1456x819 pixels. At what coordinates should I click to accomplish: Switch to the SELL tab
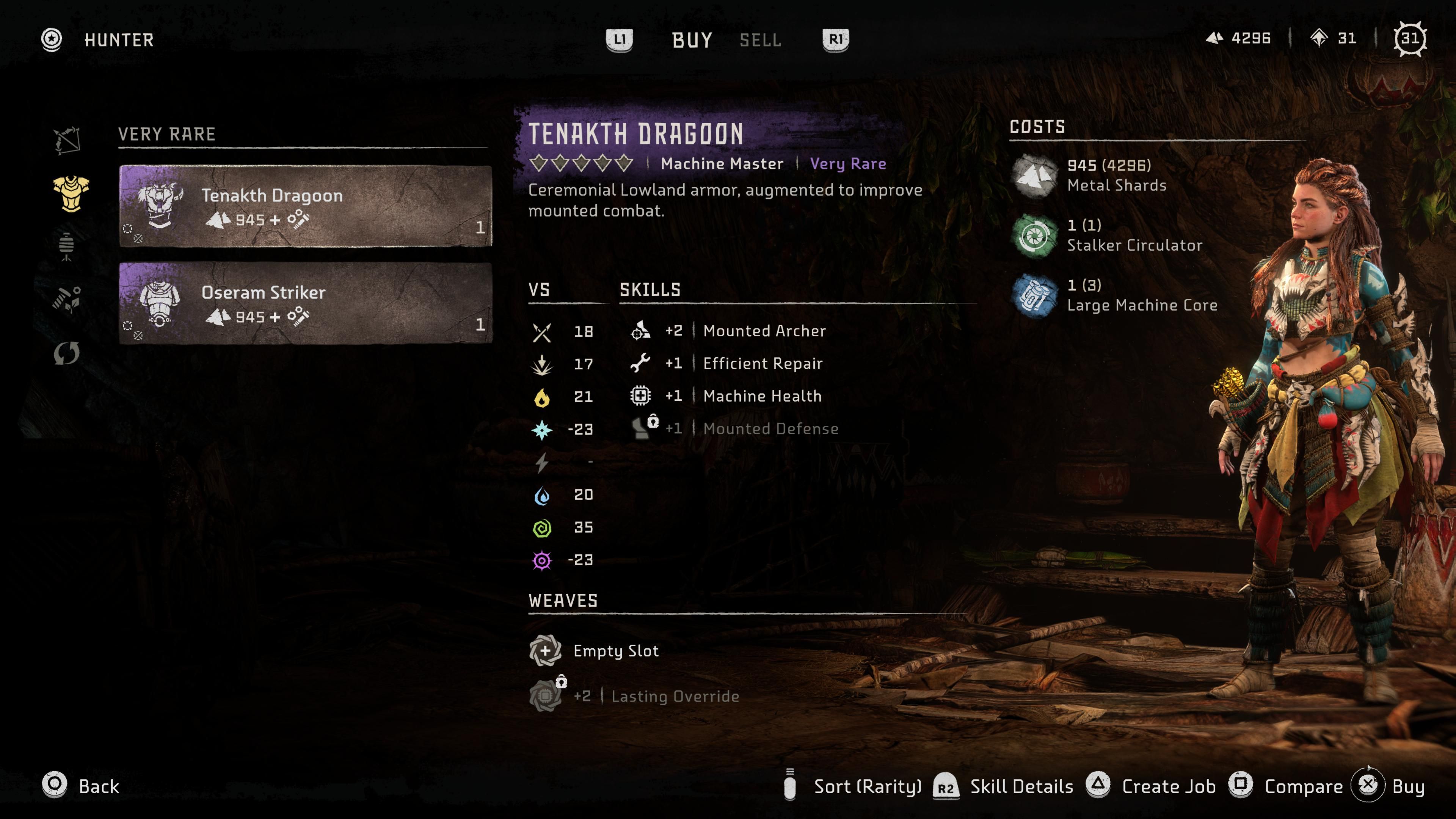pos(760,40)
